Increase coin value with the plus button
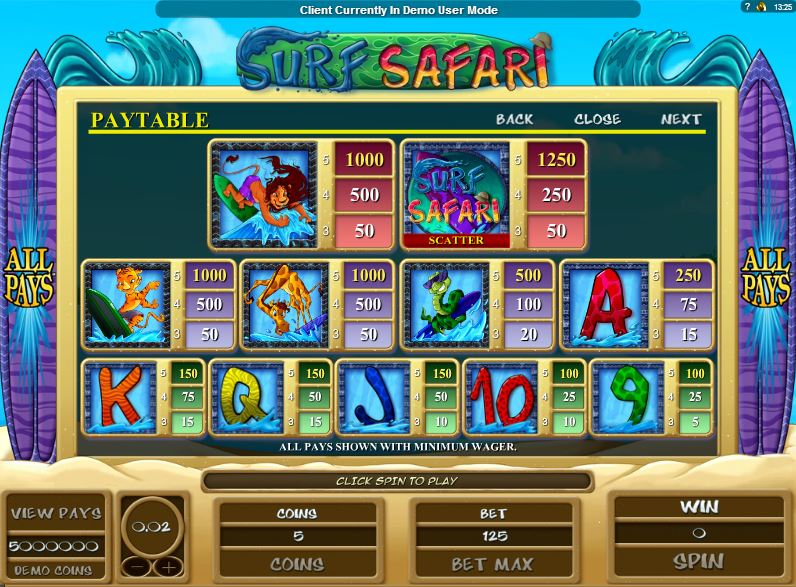796x587 pixels. (166, 567)
